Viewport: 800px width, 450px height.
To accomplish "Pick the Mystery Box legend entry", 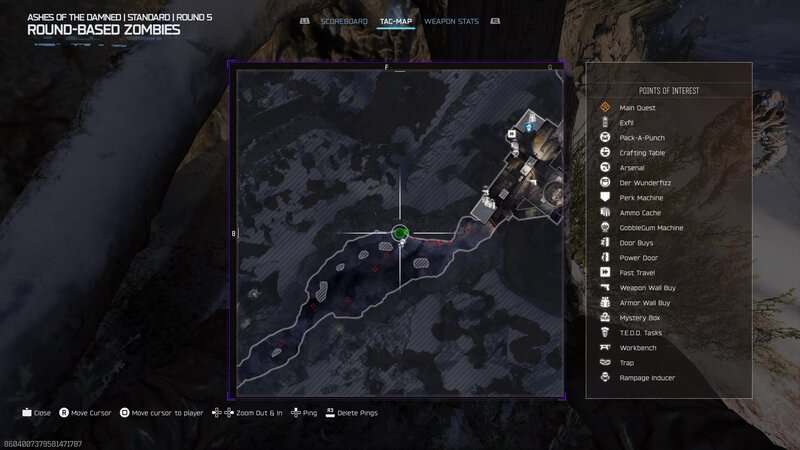I will tap(640, 318).
